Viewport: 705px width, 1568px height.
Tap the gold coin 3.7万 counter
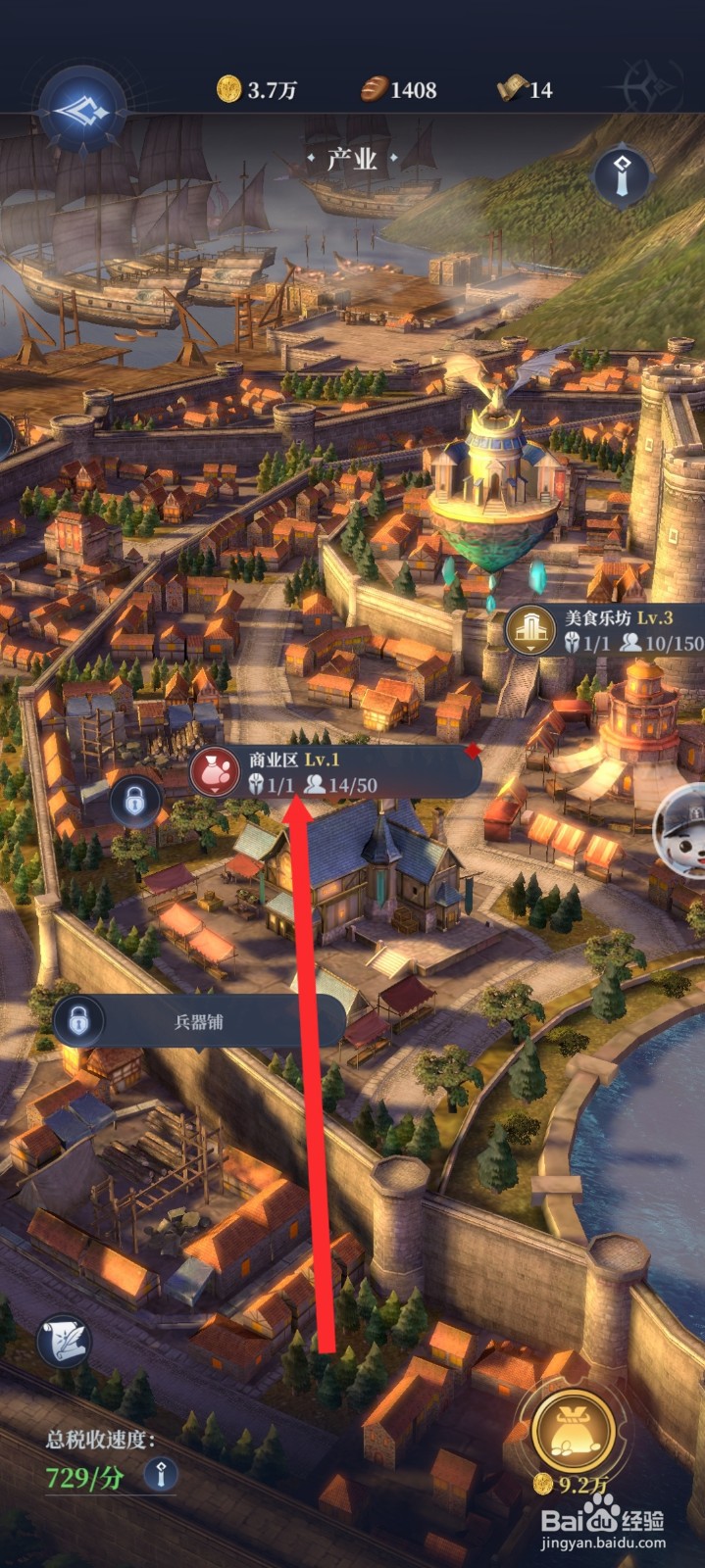click(257, 90)
